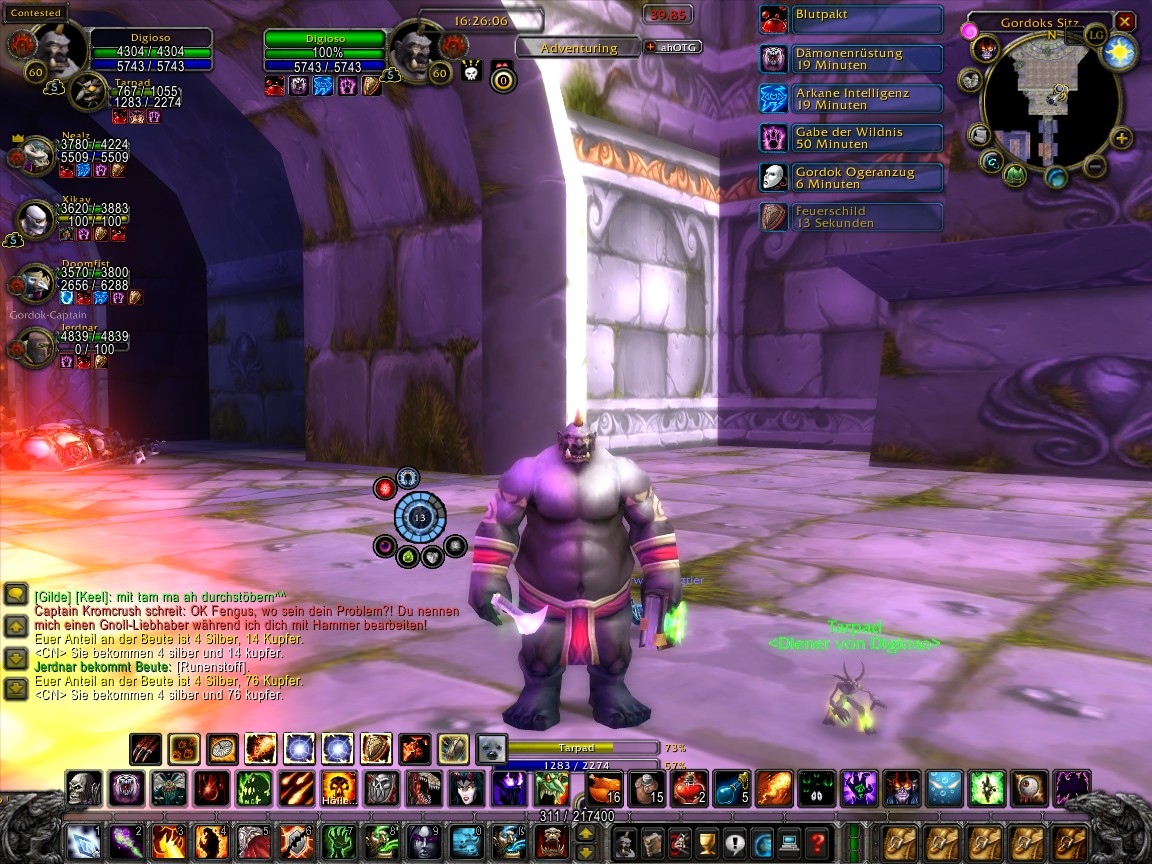Open the red question mark help button
The height and width of the screenshot is (864, 1152).
[815, 842]
